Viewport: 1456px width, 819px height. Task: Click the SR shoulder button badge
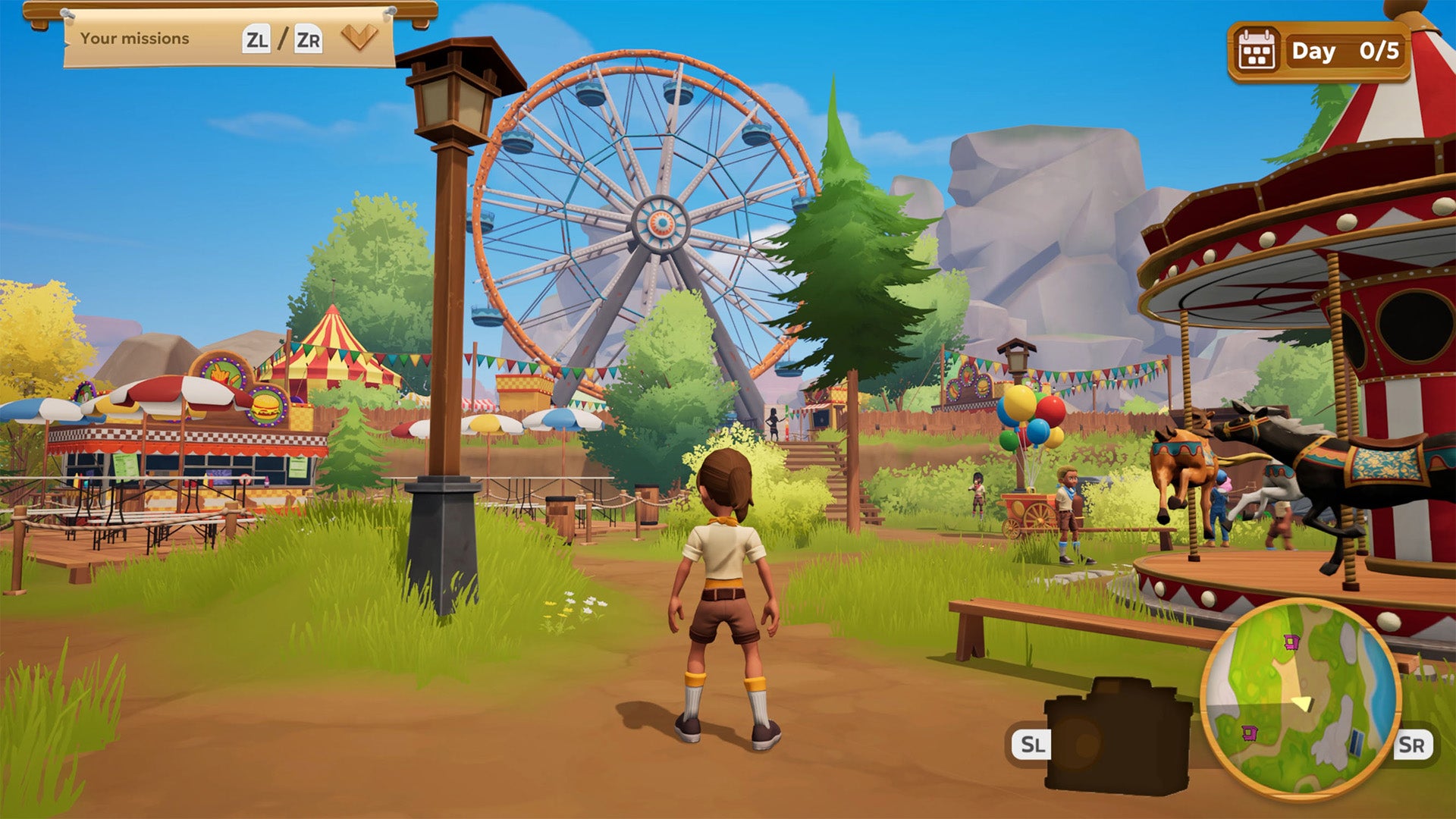[x=1414, y=742]
